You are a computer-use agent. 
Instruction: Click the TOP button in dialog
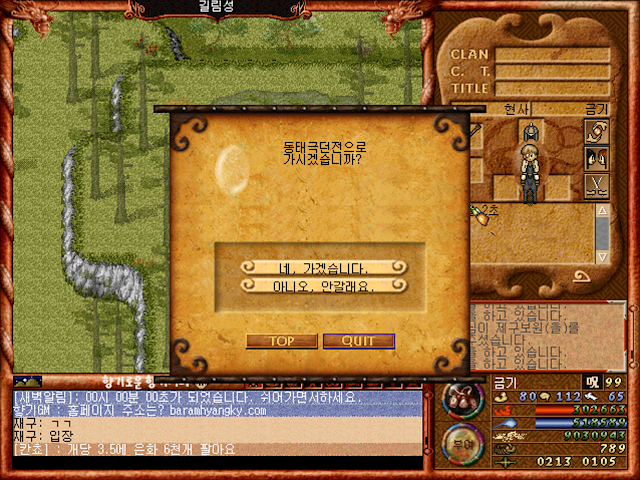tap(281, 341)
